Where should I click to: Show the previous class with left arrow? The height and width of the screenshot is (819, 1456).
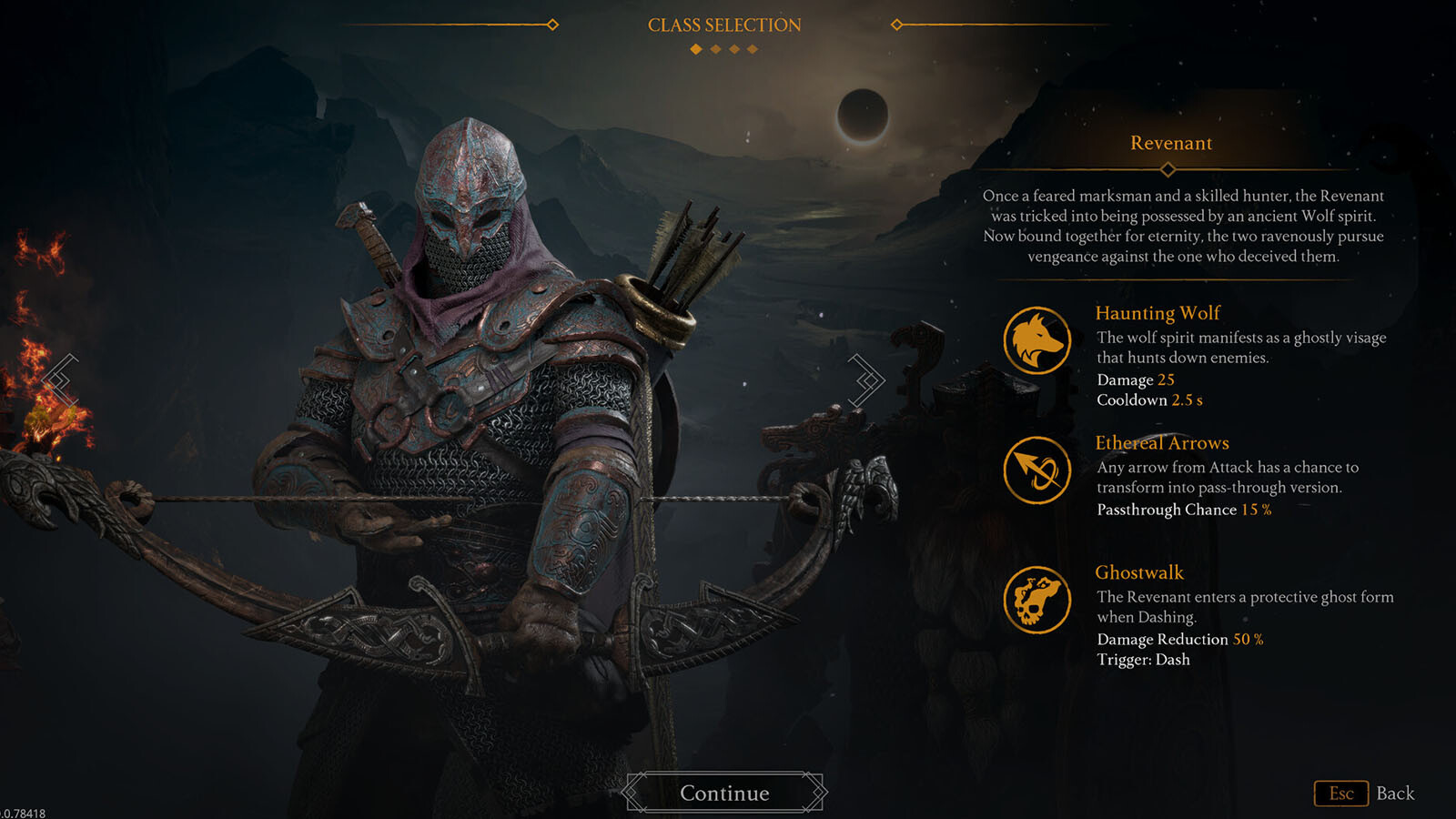[60, 379]
